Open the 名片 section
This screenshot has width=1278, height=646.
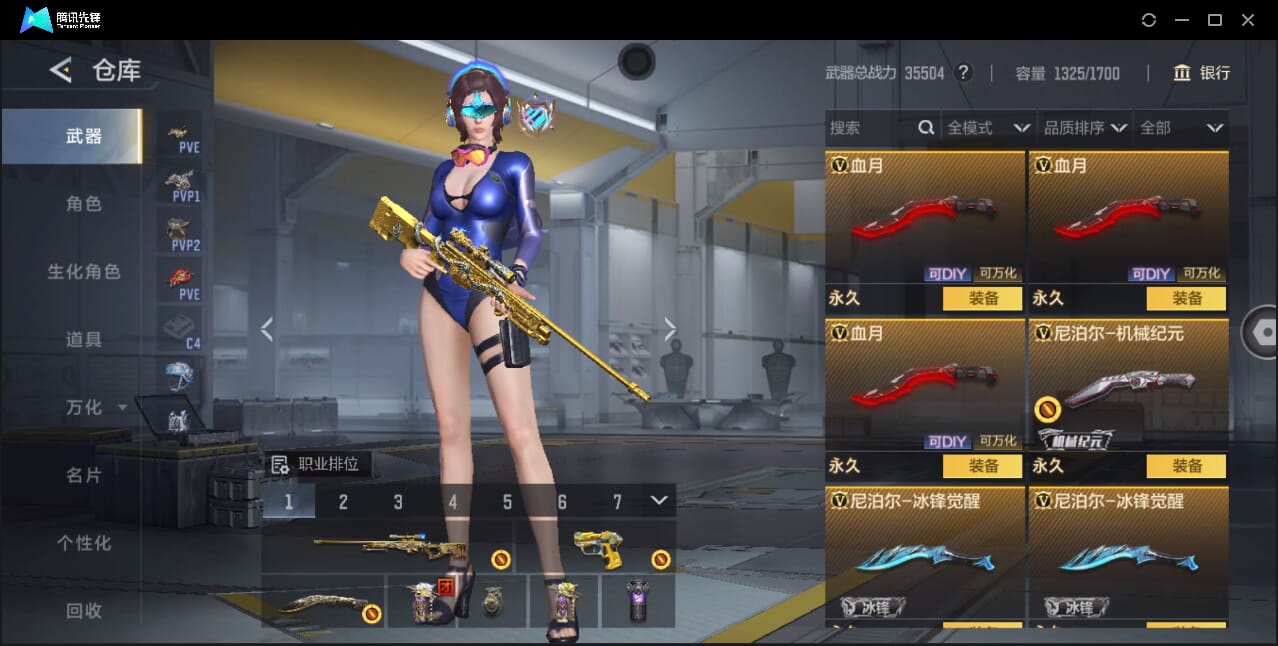84,476
